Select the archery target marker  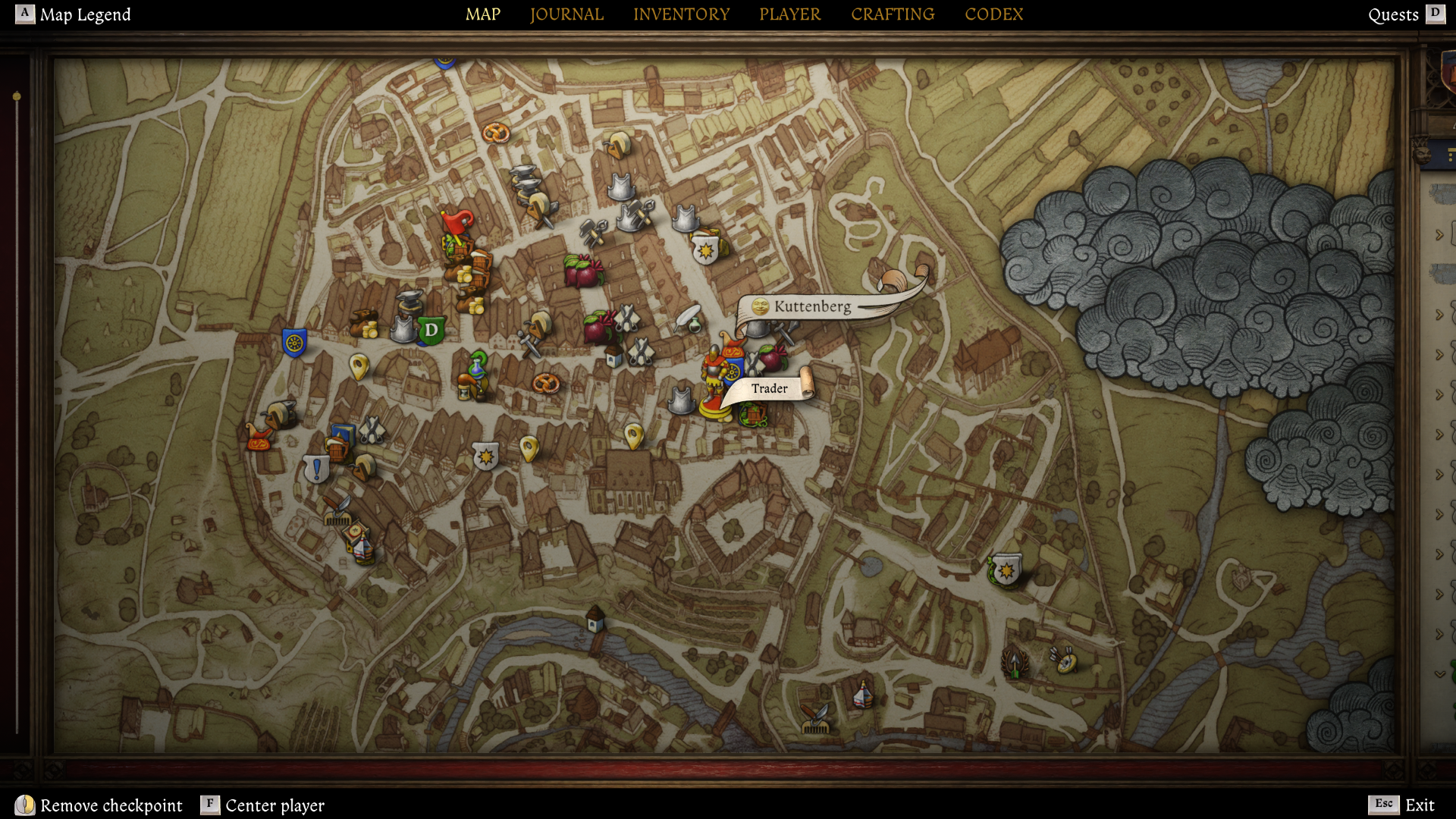point(1065,661)
